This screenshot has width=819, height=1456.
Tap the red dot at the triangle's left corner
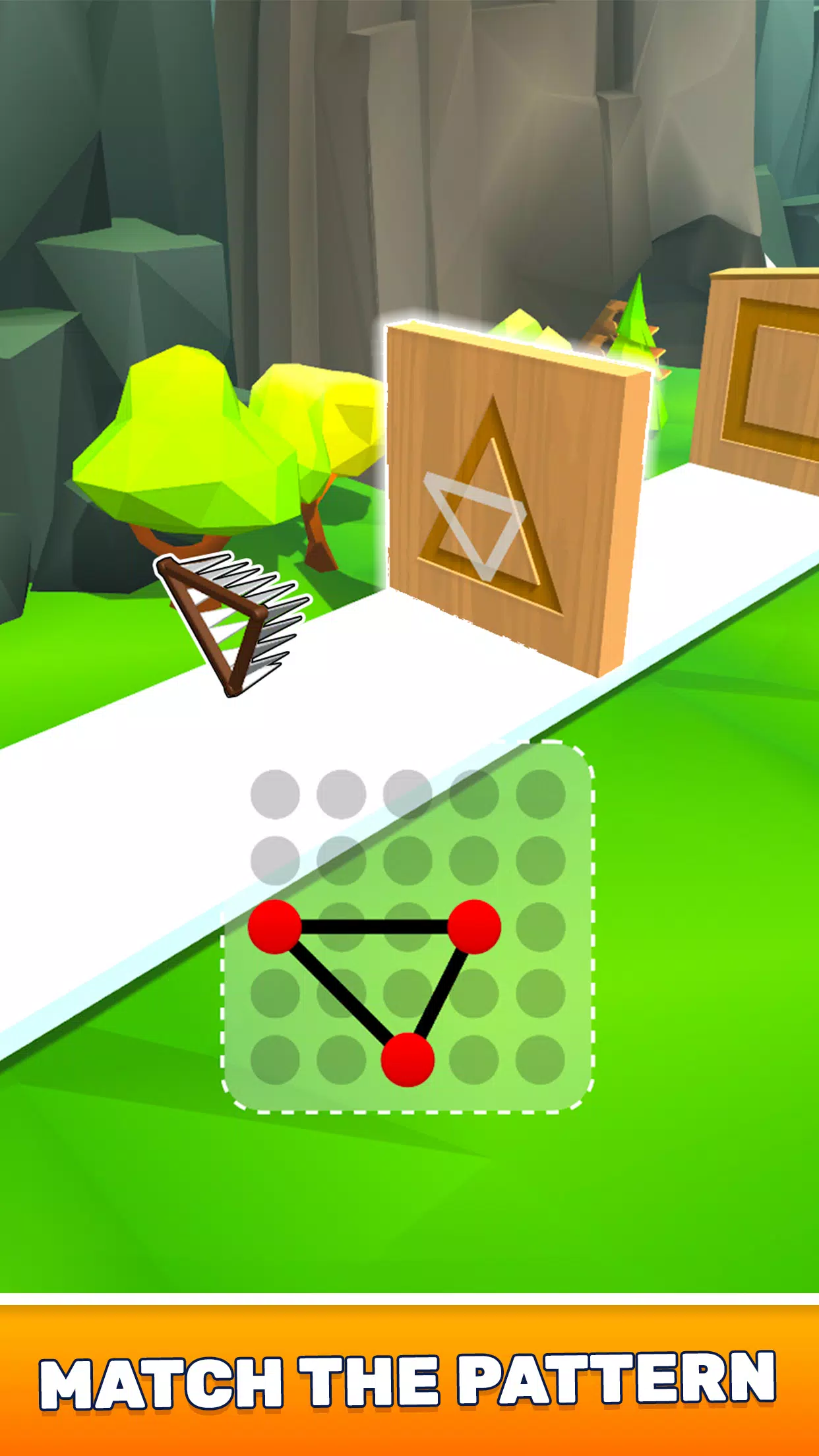pos(275,926)
